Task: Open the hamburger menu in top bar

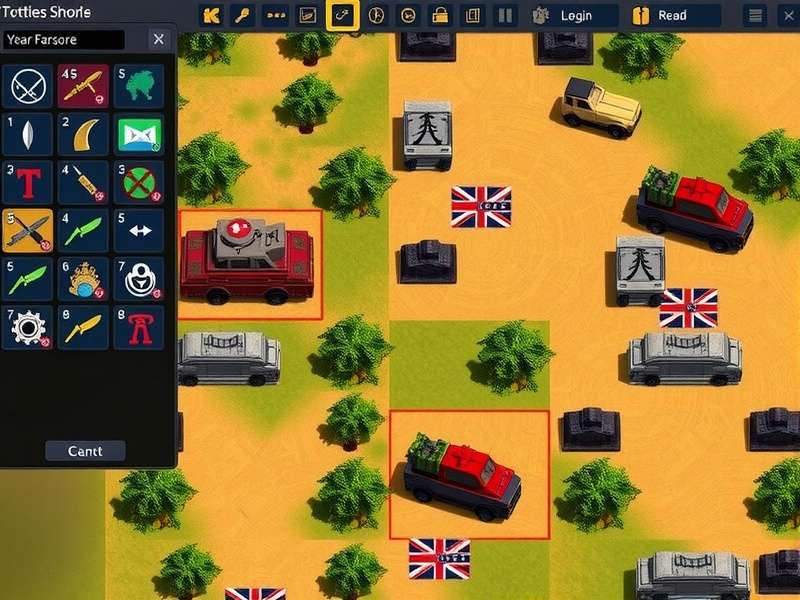Action: pos(757,15)
